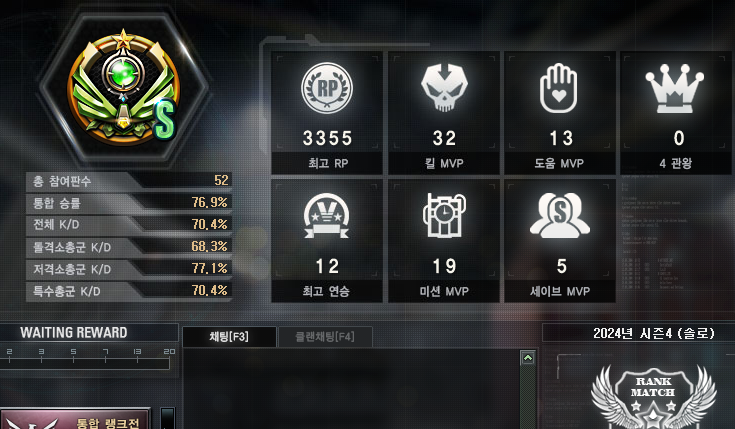Click the 최고 RP stat tile

pos(327,111)
